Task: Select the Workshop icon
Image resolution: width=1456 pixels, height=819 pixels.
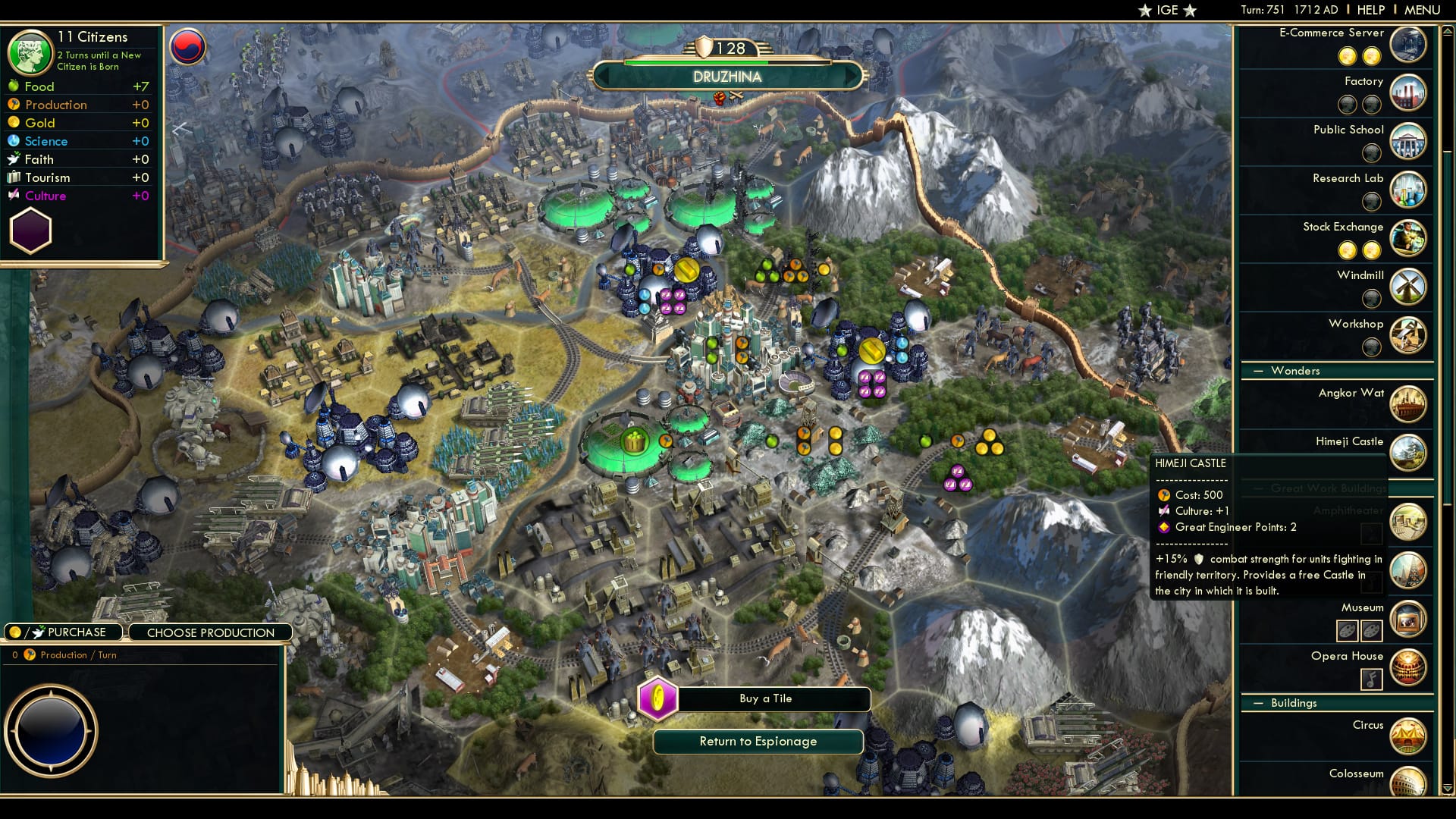Action: click(x=1408, y=335)
